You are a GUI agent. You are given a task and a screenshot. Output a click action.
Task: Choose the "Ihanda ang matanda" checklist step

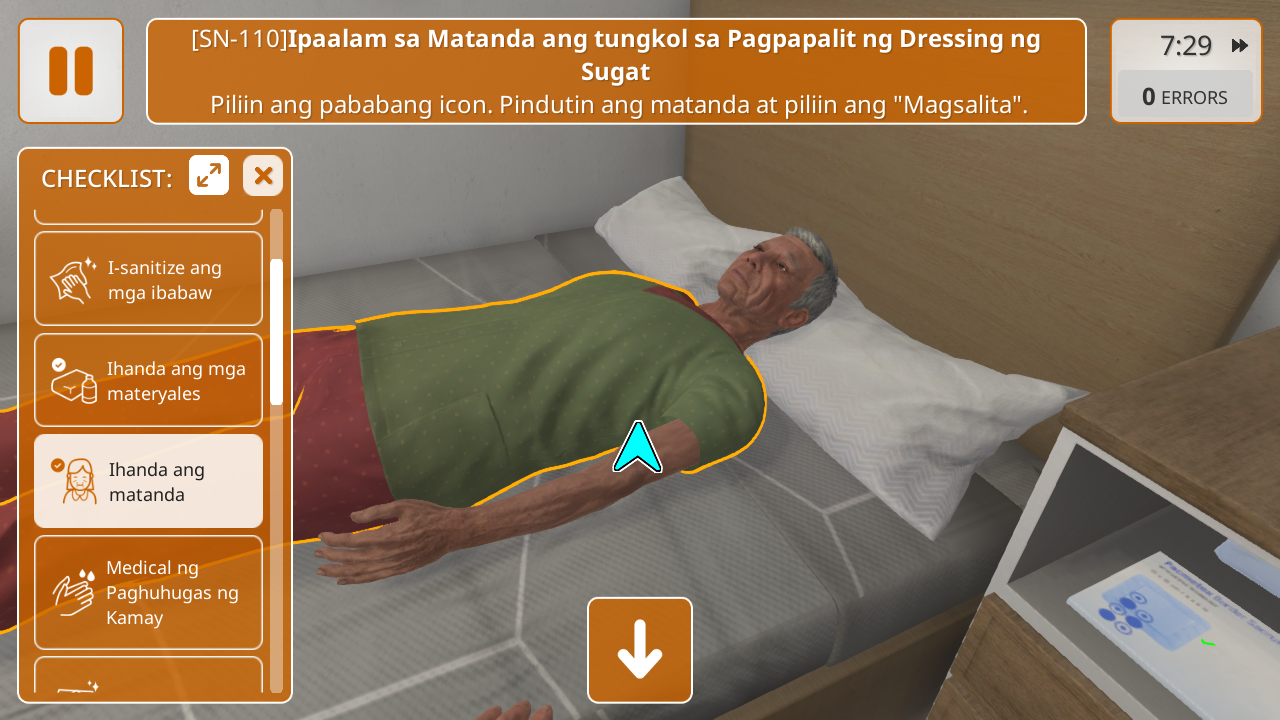coord(148,482)
